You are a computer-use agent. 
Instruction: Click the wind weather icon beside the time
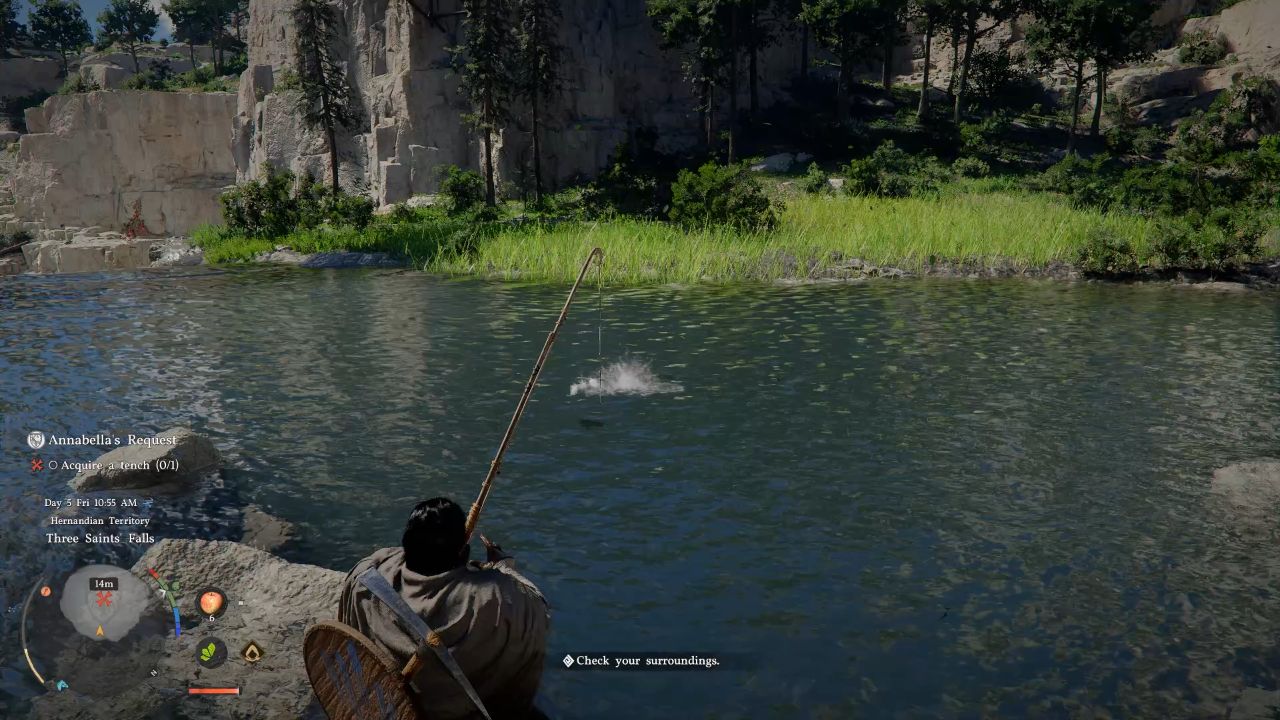coord(148,503)
